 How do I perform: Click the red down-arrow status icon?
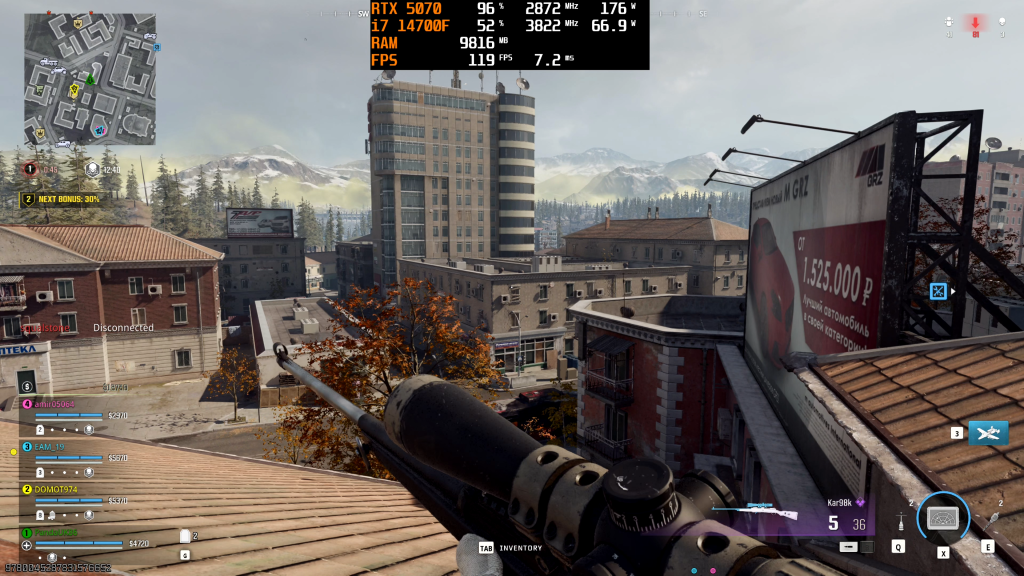pos(975,23)
